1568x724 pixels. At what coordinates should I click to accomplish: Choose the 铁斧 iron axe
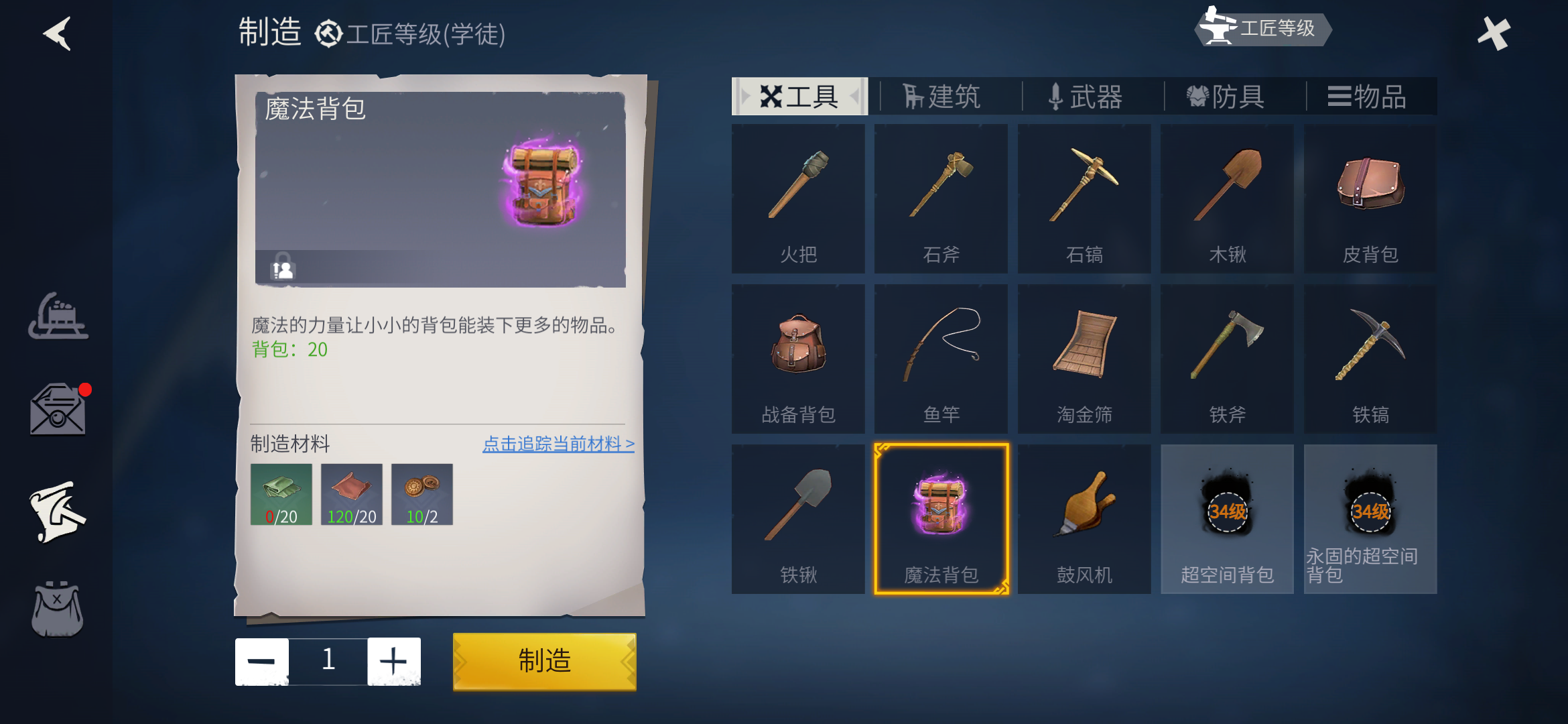(x=1226, y=359)
